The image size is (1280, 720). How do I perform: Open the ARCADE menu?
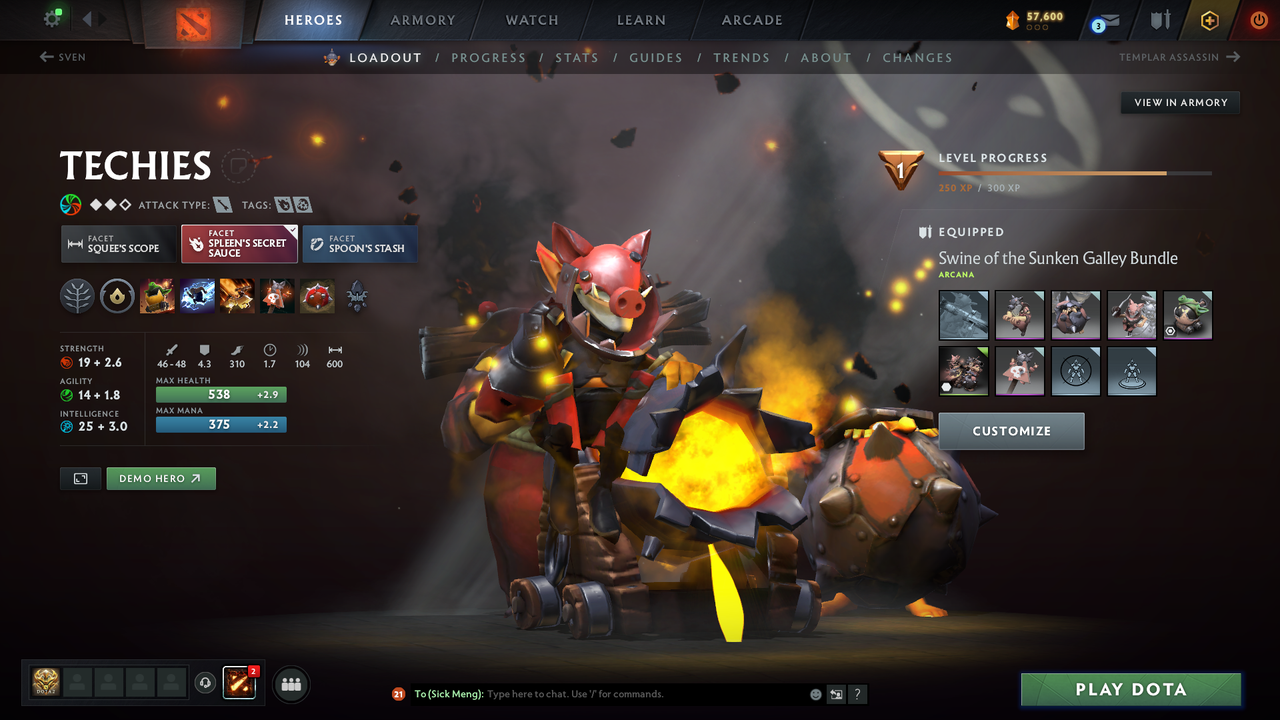tap(751, 20)
